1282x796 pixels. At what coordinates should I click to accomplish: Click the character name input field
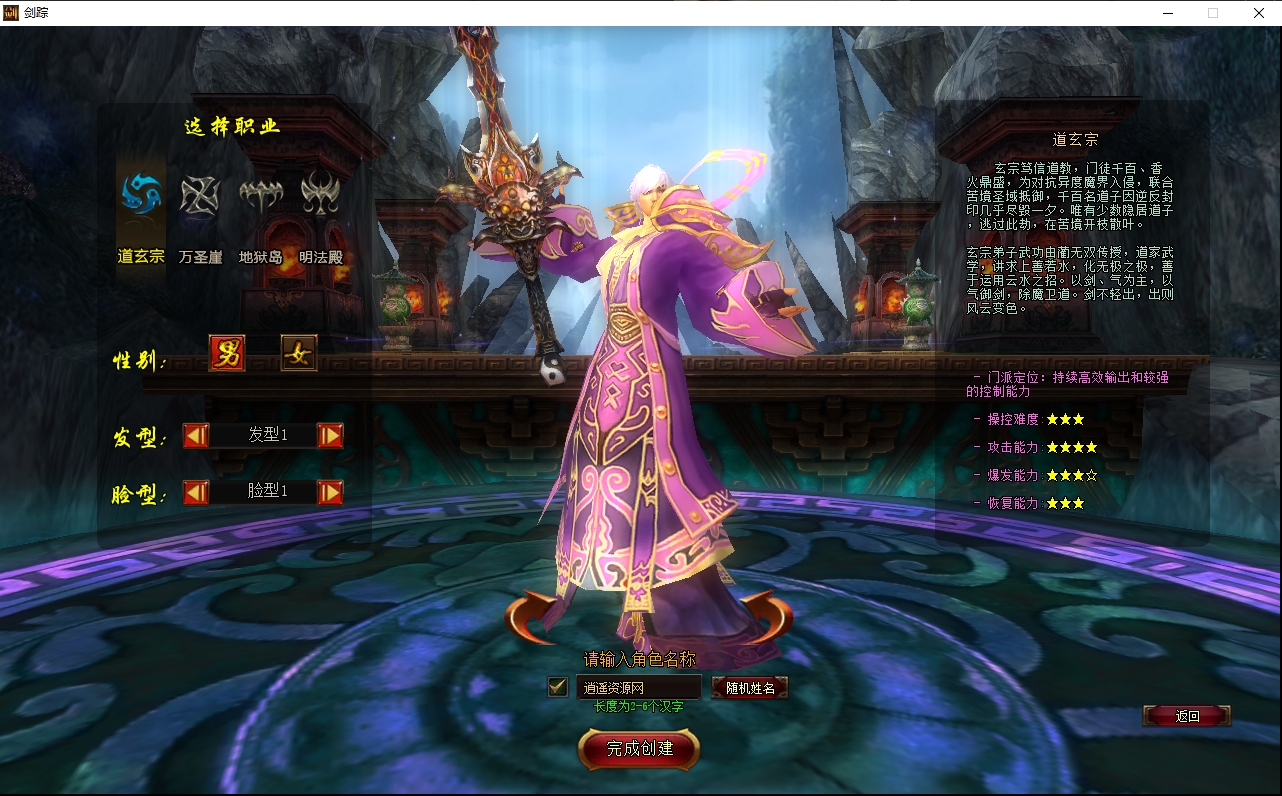click(638, 688)
